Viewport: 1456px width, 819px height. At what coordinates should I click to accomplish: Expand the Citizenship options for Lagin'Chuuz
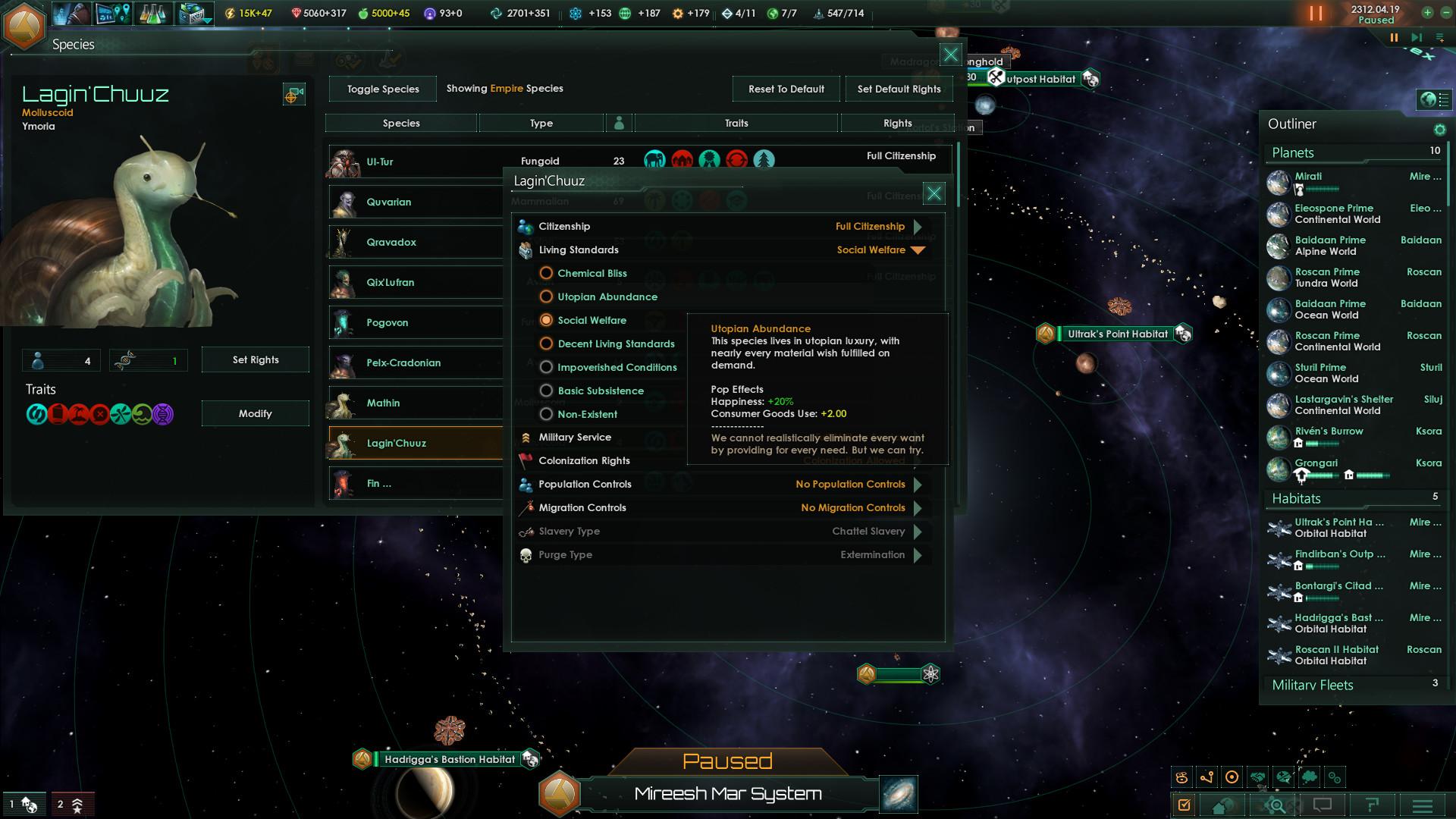[918, 226]
